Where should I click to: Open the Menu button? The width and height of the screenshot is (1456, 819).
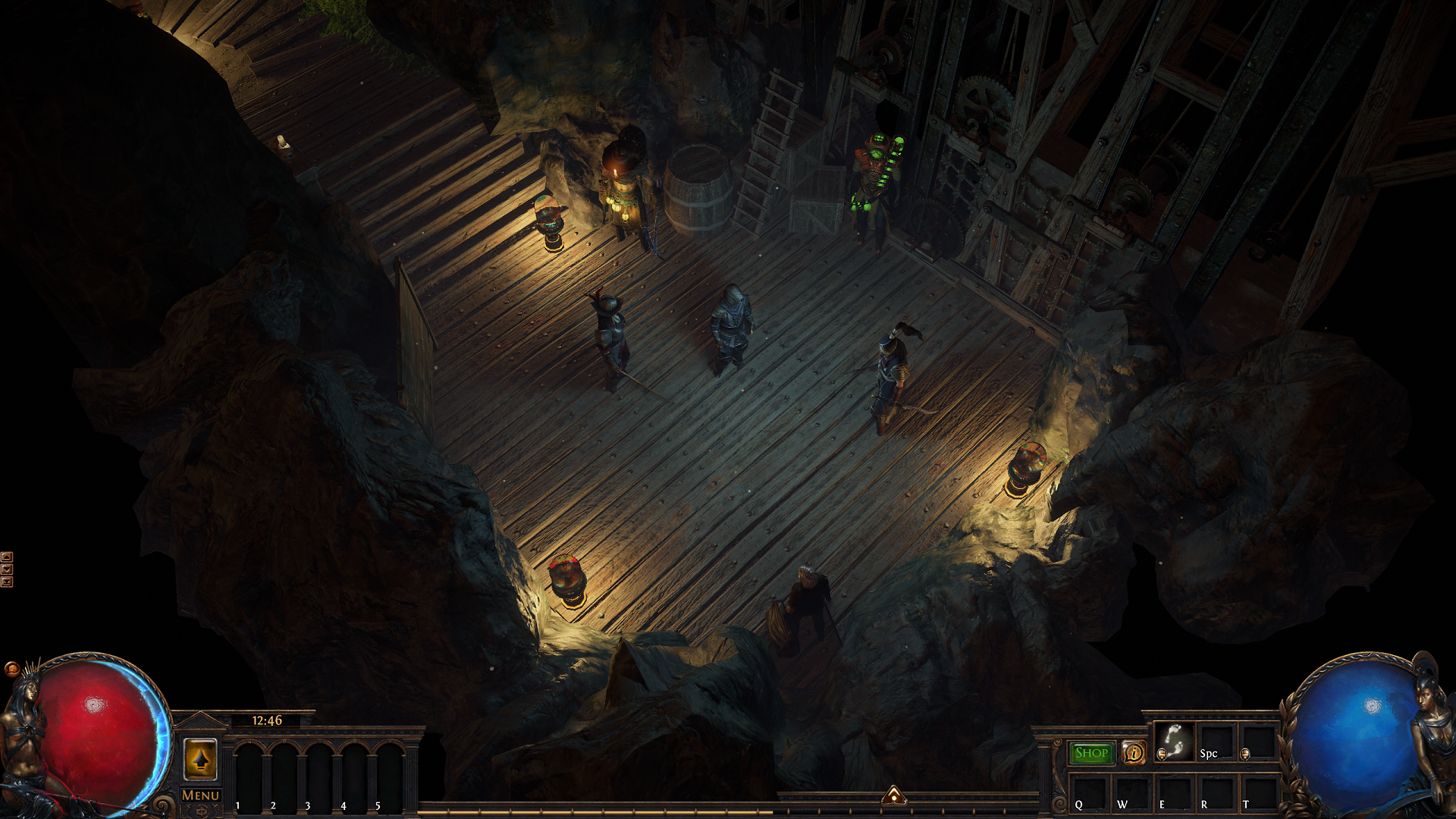tap(200, 795)
